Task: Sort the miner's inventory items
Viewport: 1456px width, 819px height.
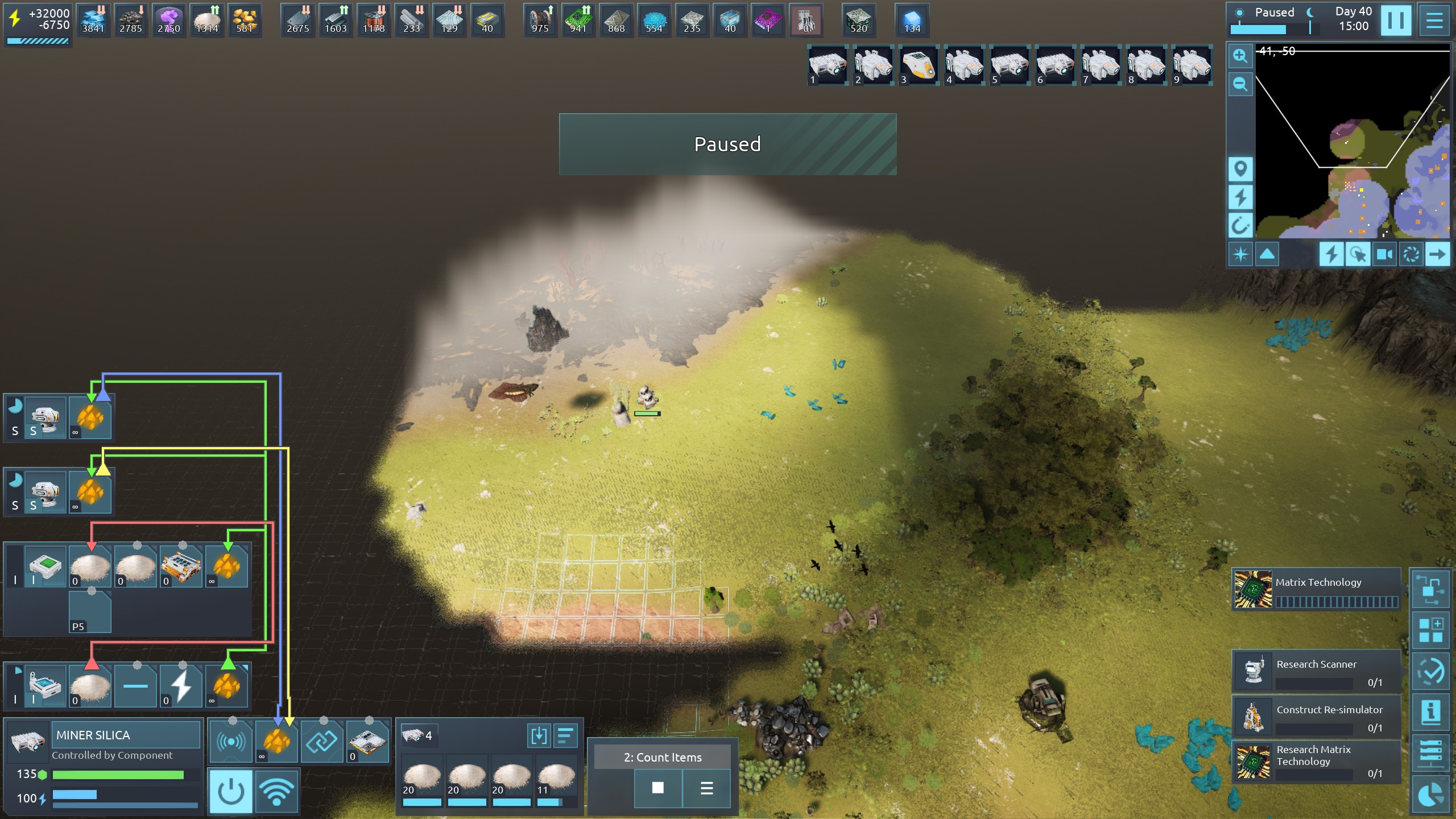Action: pos(565,735)
